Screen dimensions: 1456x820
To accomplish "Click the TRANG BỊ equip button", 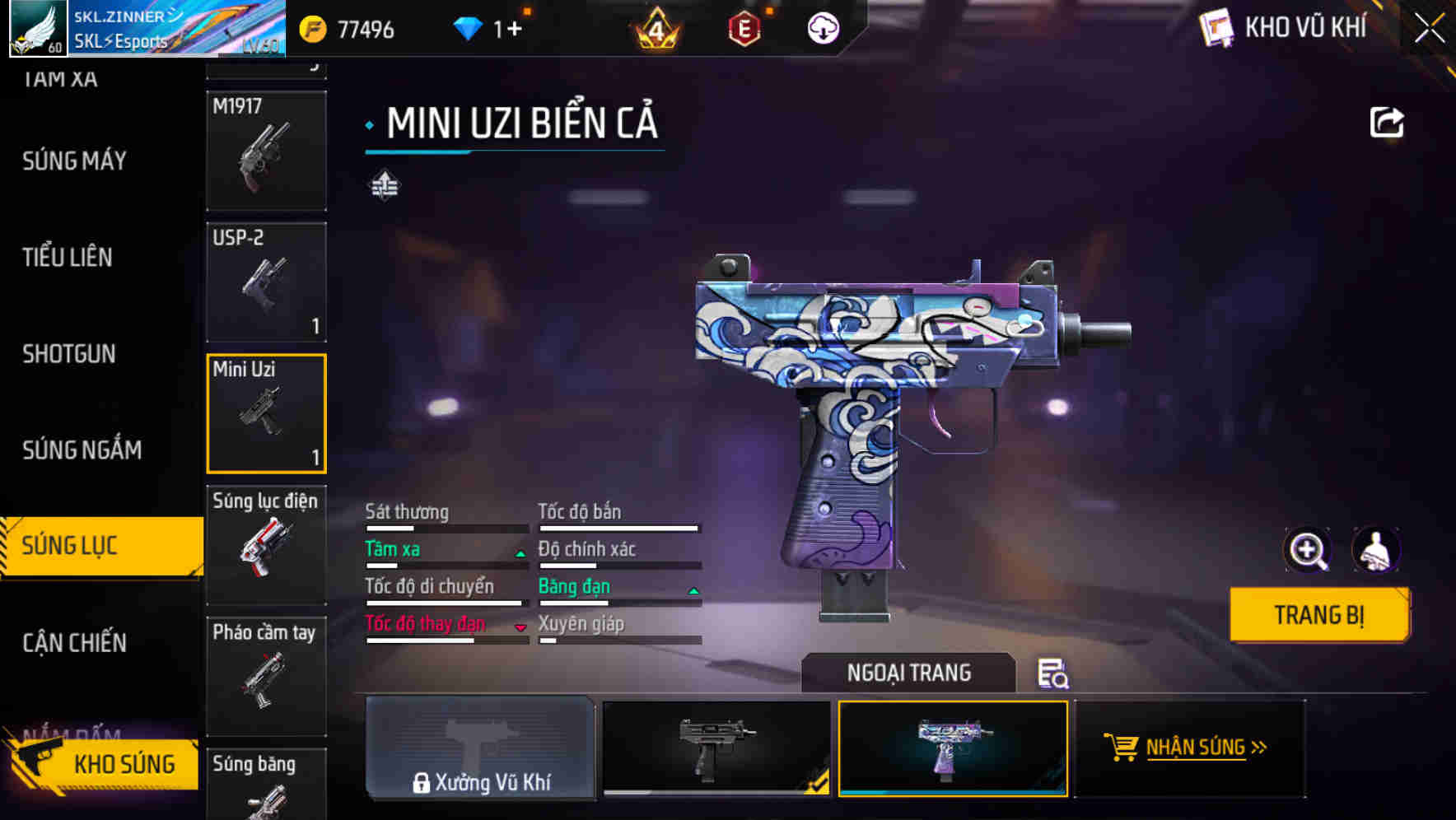I will pos(1318,615).
